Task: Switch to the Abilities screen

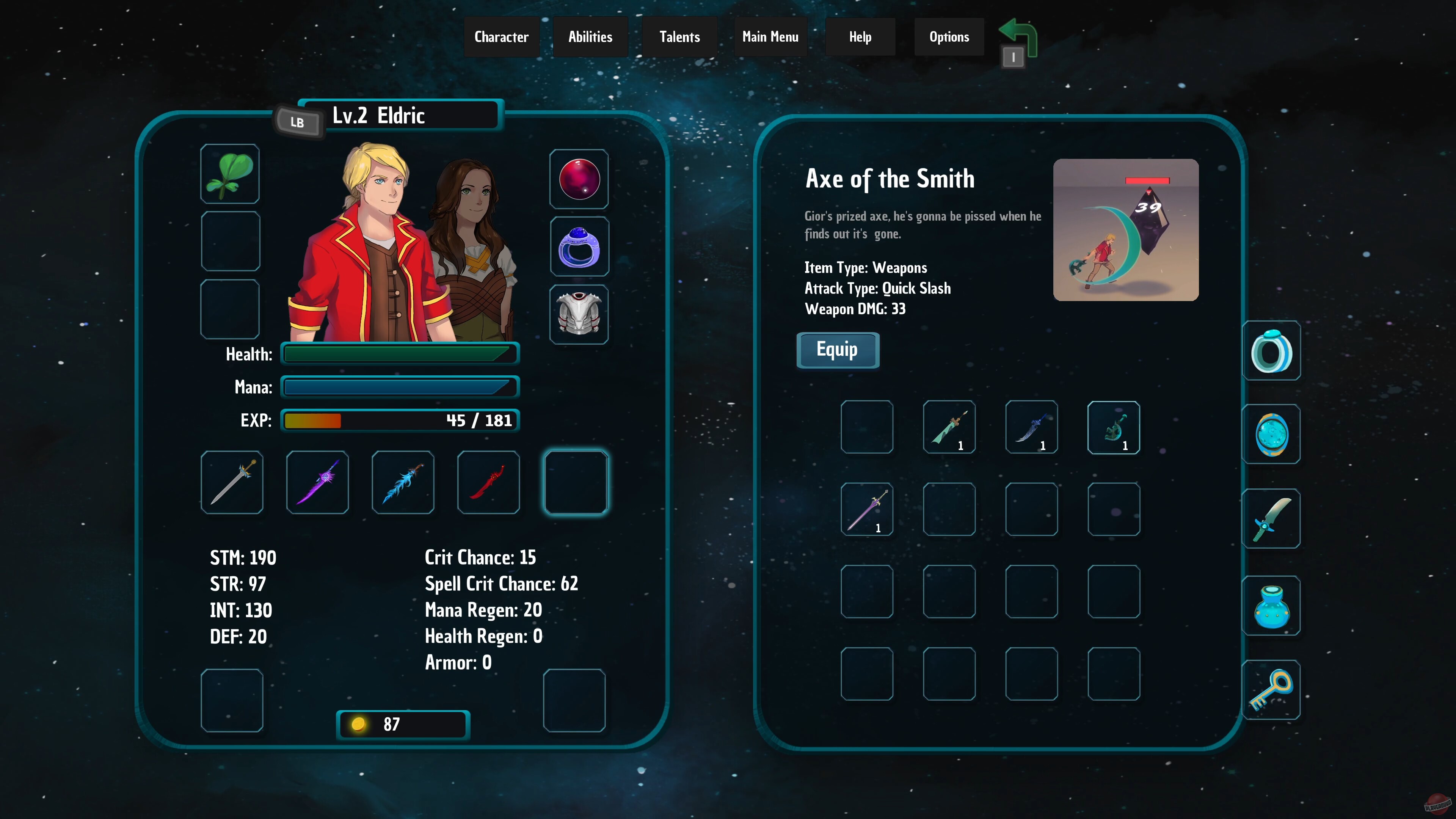Action: [x=590, y=36]
